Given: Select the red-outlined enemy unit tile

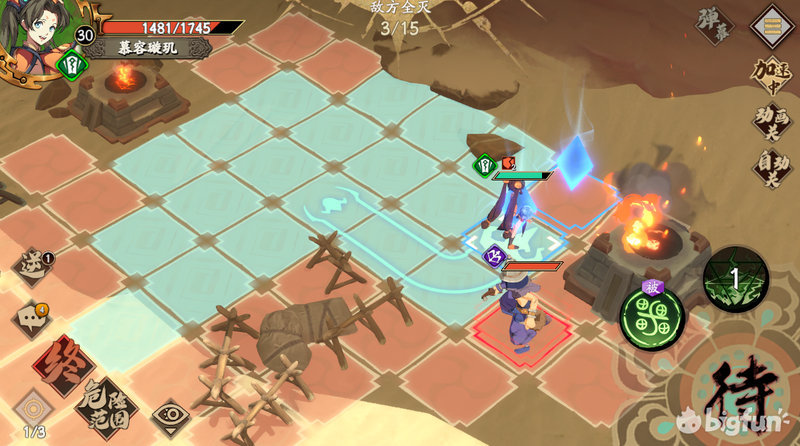Looking at the screenshot, I should click(x=522, y=324).
